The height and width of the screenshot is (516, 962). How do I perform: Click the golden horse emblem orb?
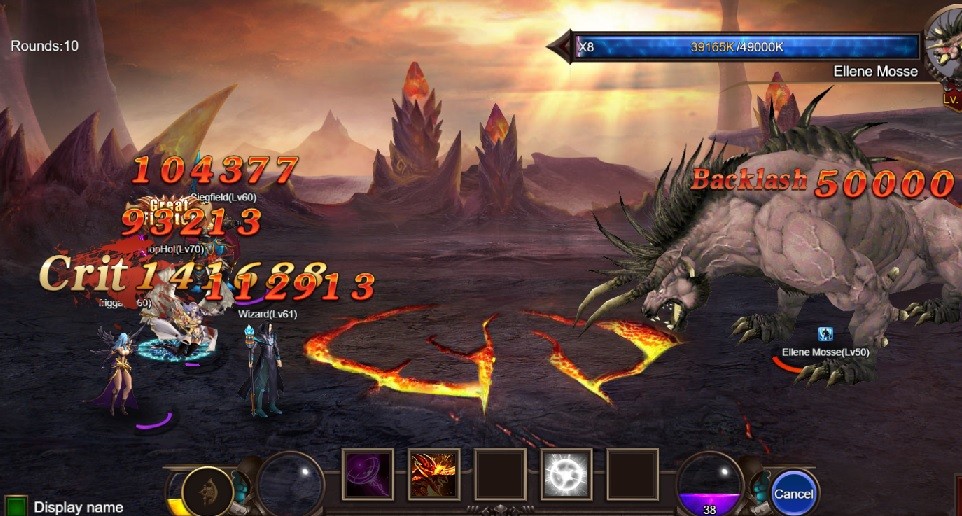[x=208, y=491]
